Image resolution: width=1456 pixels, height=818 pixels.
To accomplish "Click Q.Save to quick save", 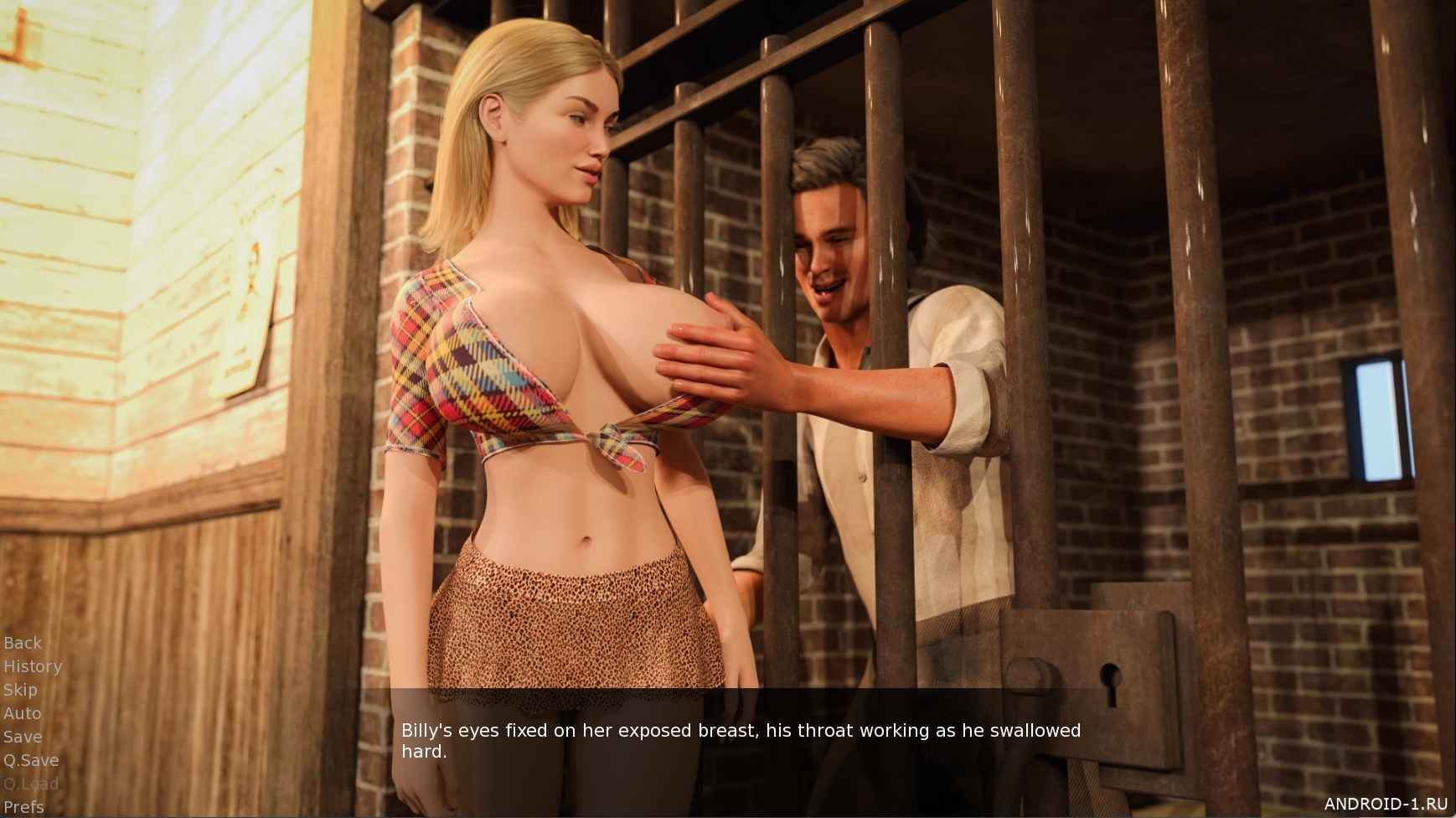I will (31, 760).
